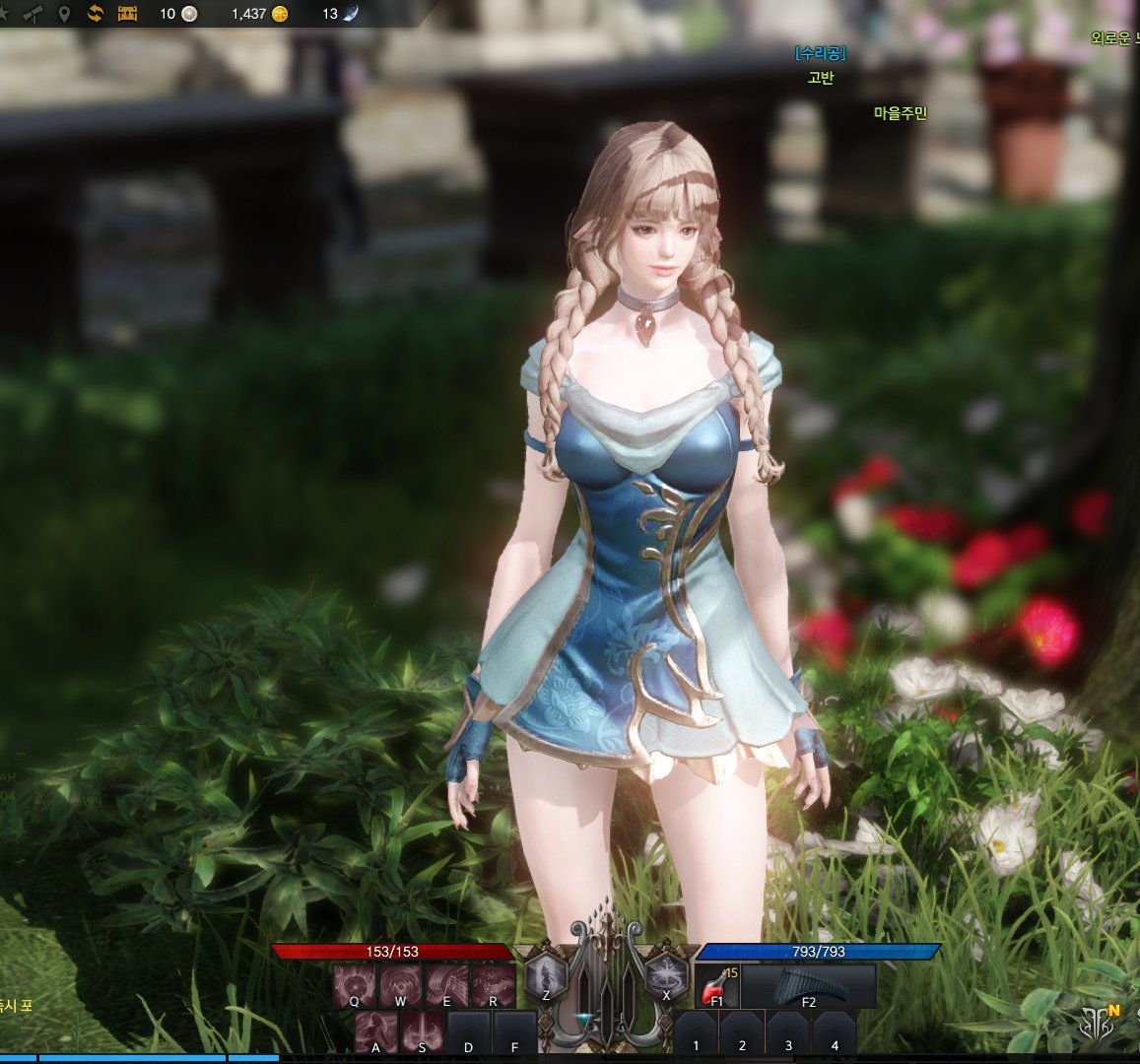The width and height of the screenshot is (1140, 1064).
Task: Select the pan flute item in F2
Action: (808, 985)
